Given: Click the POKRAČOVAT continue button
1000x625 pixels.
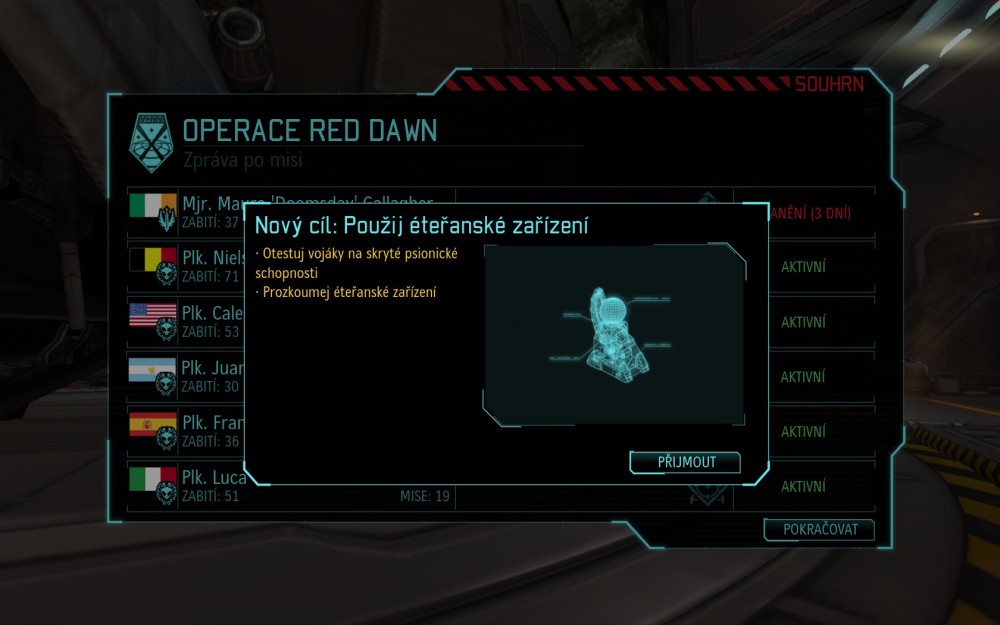Looking at the screenshot, I should pos(819,530).
